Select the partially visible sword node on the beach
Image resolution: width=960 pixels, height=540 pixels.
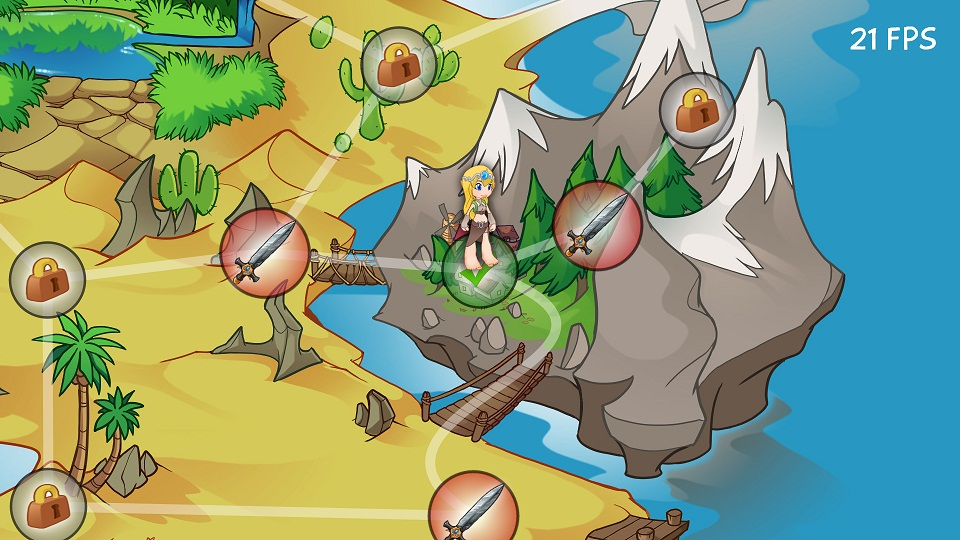coord(473,510)
